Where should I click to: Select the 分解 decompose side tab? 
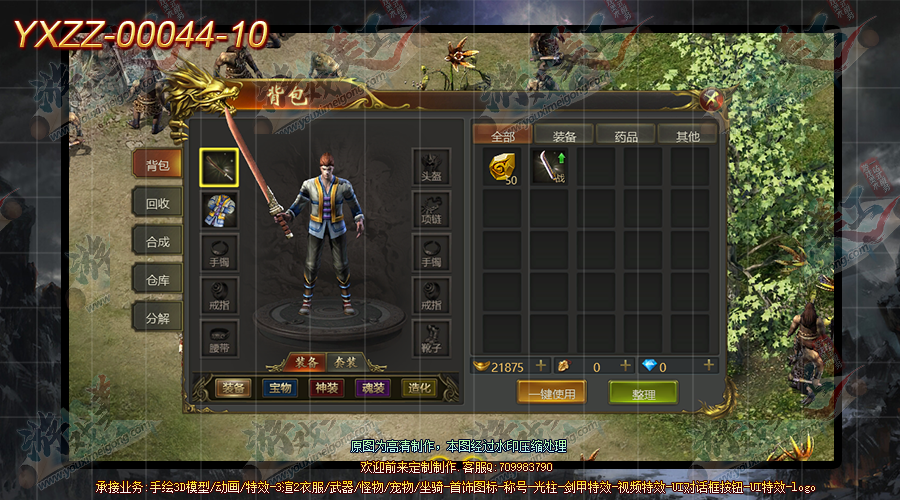click(x=158, y=319)
